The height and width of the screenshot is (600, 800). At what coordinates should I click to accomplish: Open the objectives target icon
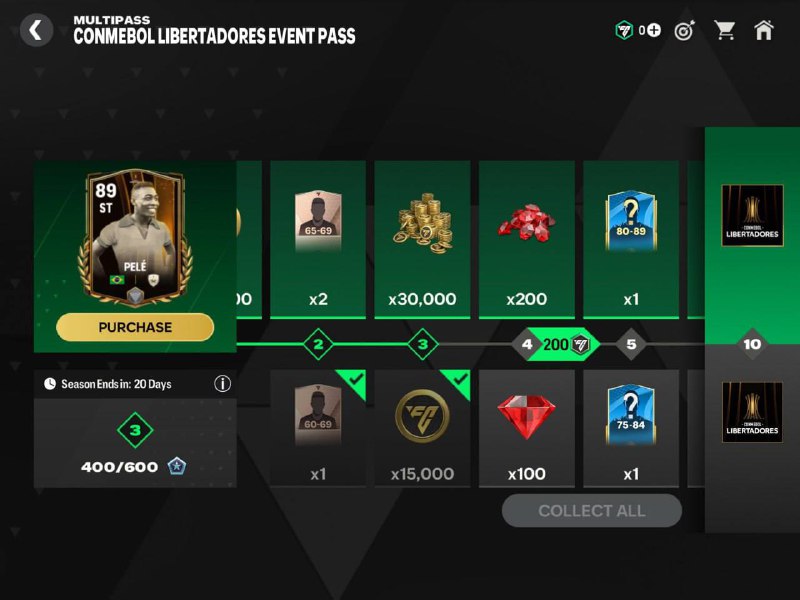point(685,30)
